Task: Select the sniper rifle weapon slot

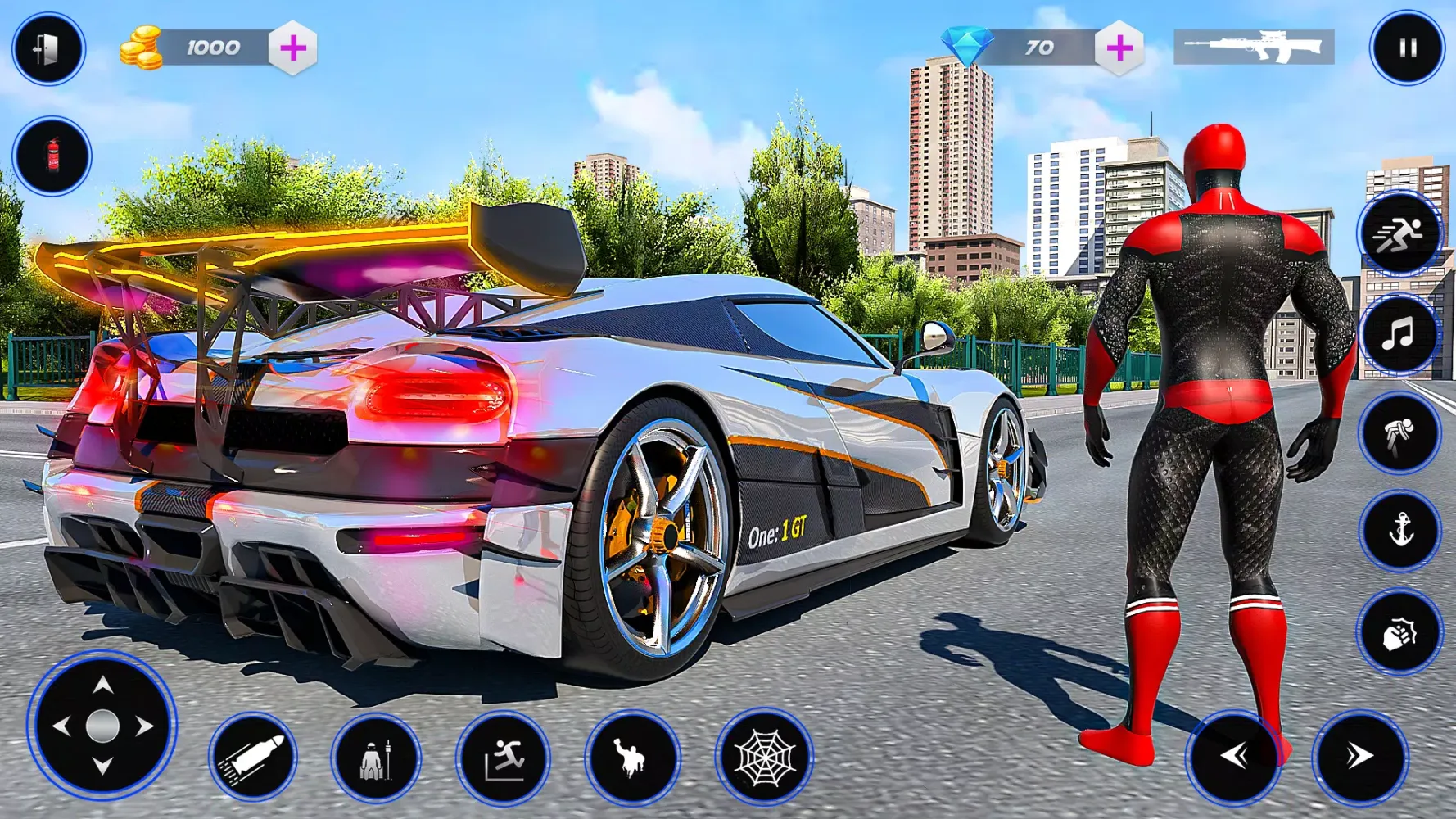Action: [1254, 47]
